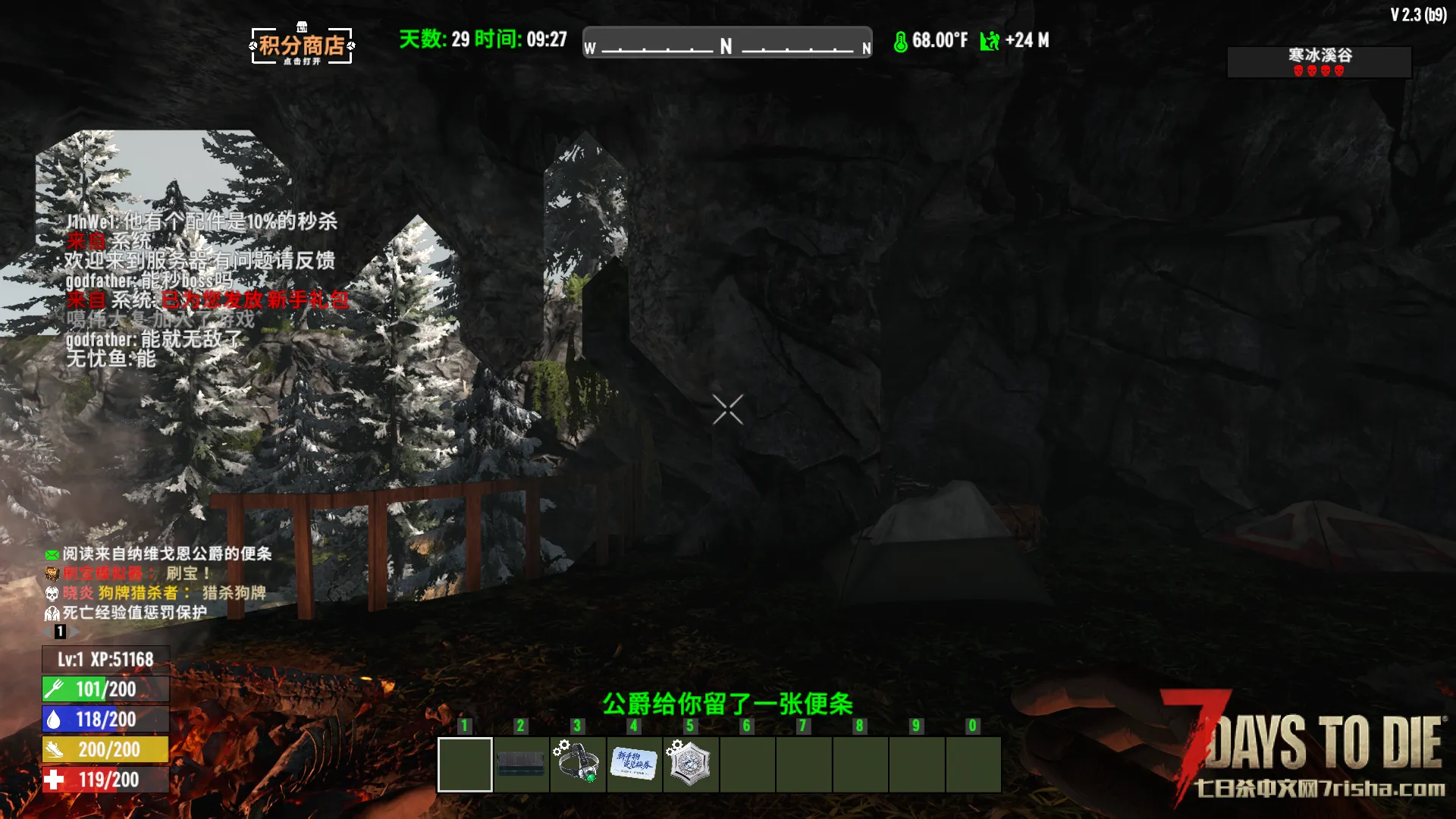The width and height of the screenshot is (1456, 819).
Task: Go to next buff page arrow
Action: pos(75,632)
